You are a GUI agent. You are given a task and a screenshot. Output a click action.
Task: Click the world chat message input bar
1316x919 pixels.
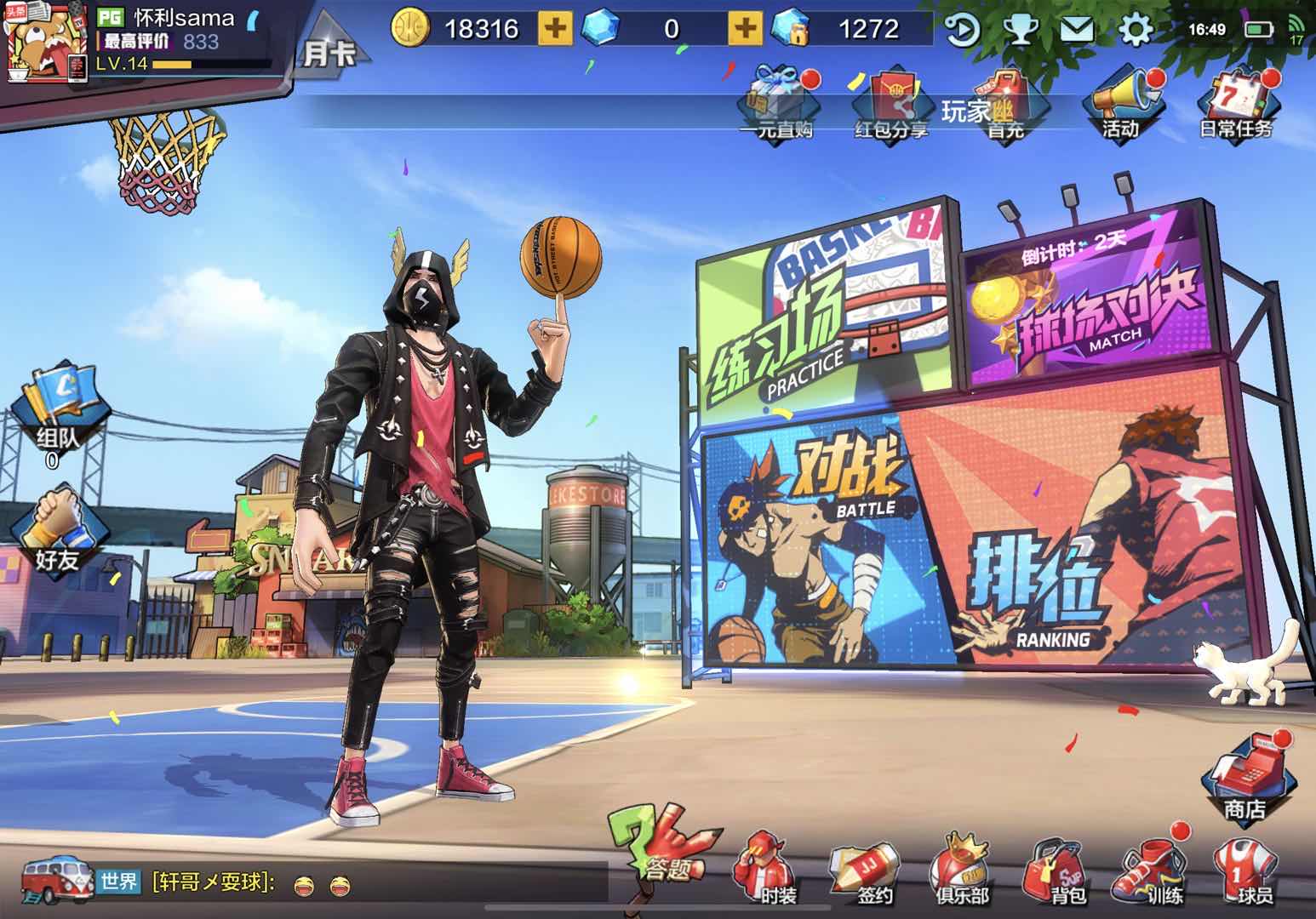point(340,881)
